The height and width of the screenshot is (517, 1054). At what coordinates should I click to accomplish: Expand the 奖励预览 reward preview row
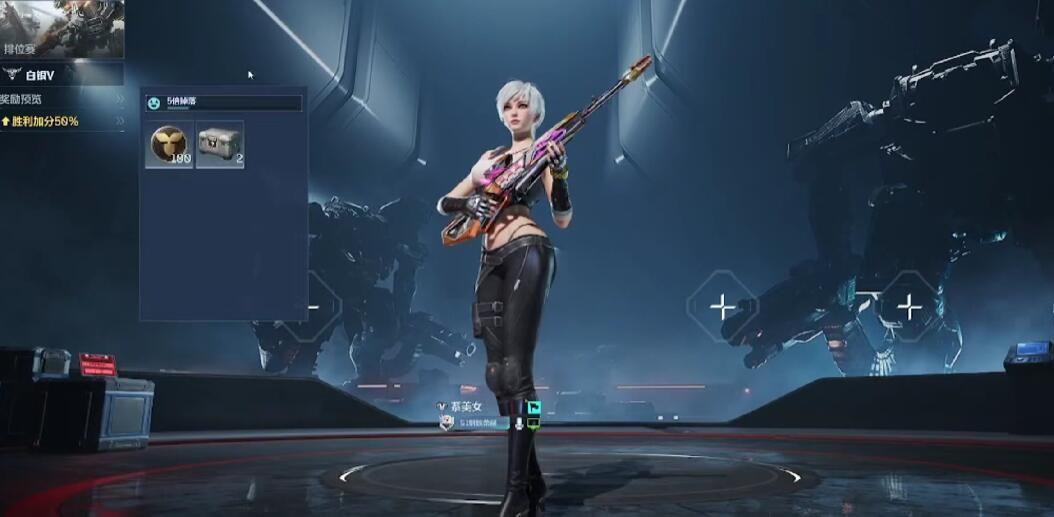tap(62, 99)
